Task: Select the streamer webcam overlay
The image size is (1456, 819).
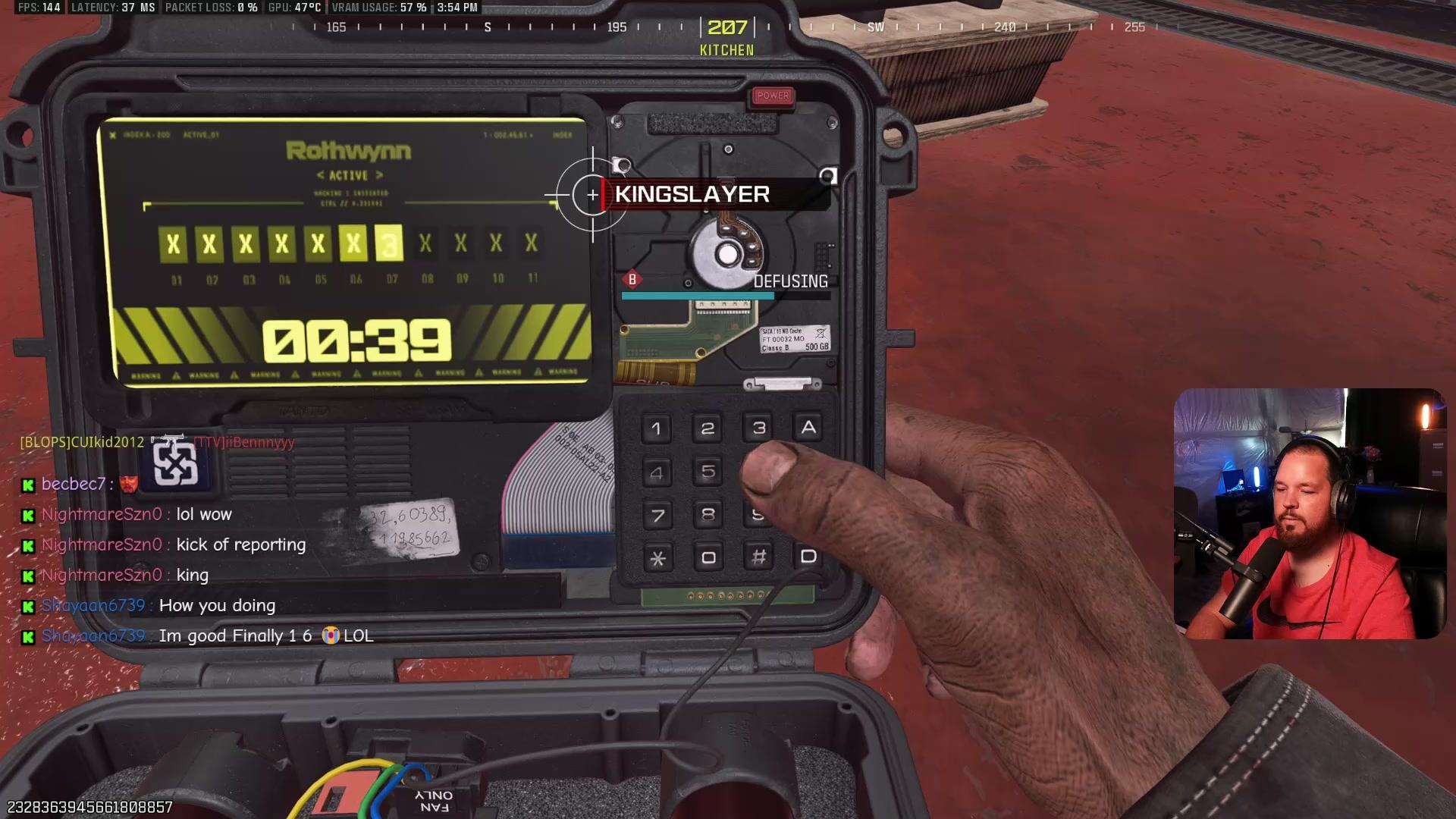Action: coord(1307,513)
